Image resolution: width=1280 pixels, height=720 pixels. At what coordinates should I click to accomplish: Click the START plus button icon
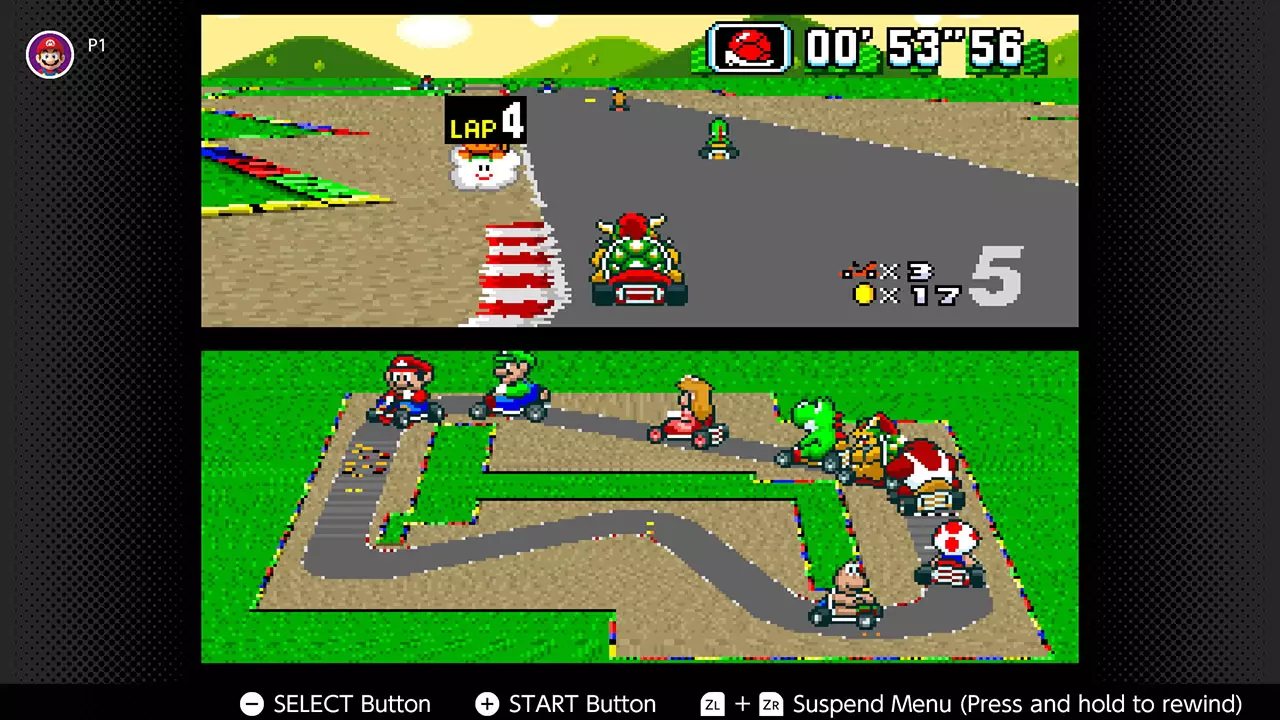coord(486,704)
